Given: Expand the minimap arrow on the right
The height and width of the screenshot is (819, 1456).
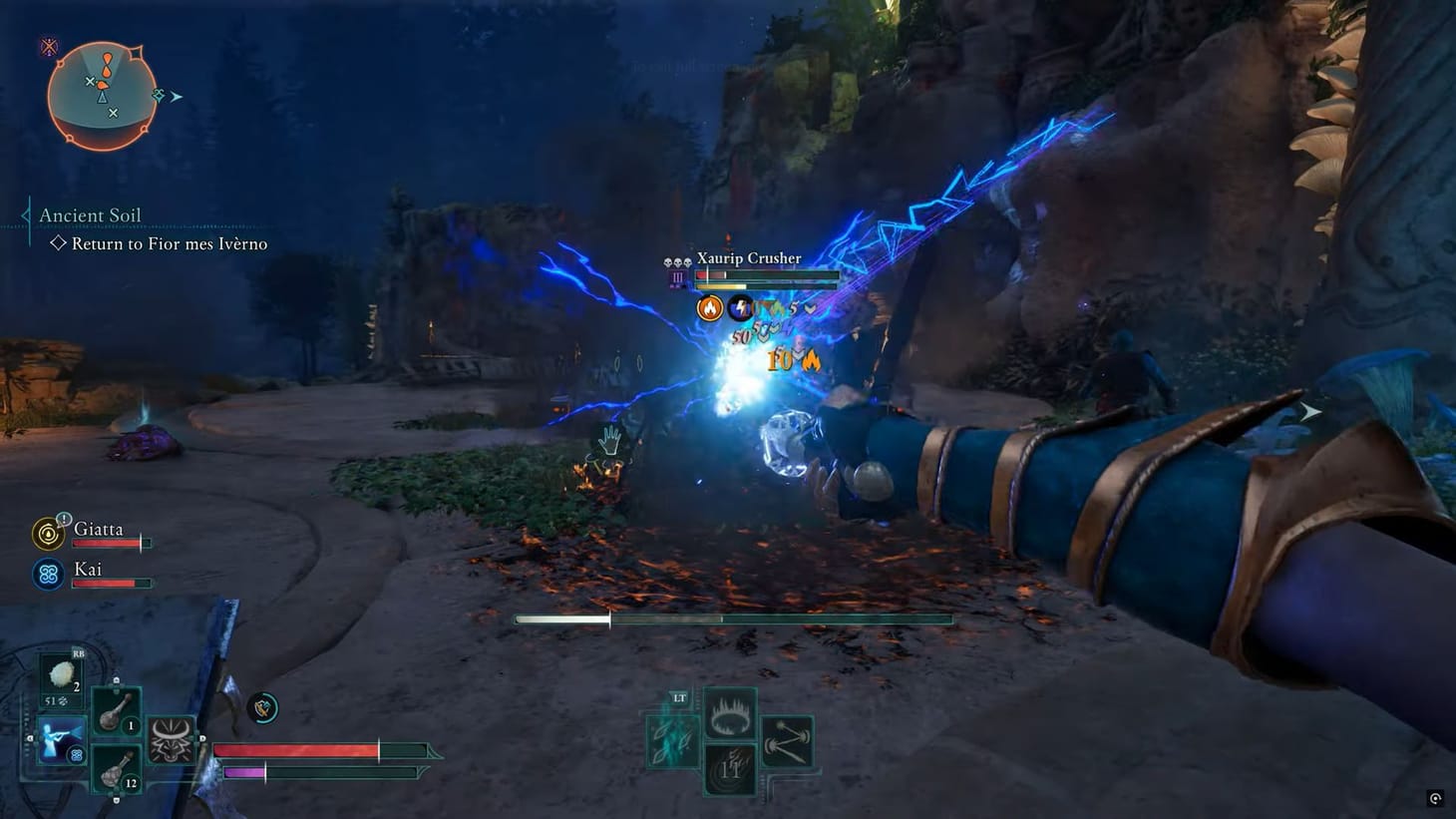Looking at the screenshot, I should (177, 96).
